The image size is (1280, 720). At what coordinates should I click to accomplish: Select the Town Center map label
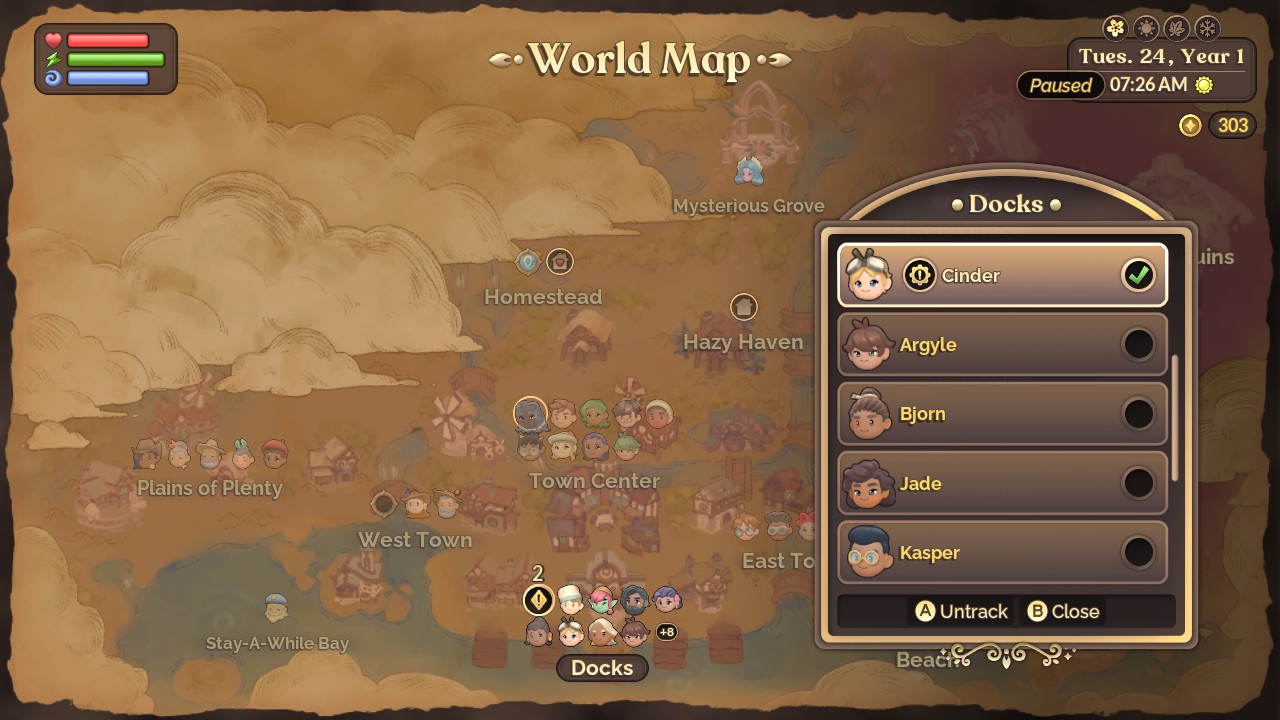[x=594, y=481]
